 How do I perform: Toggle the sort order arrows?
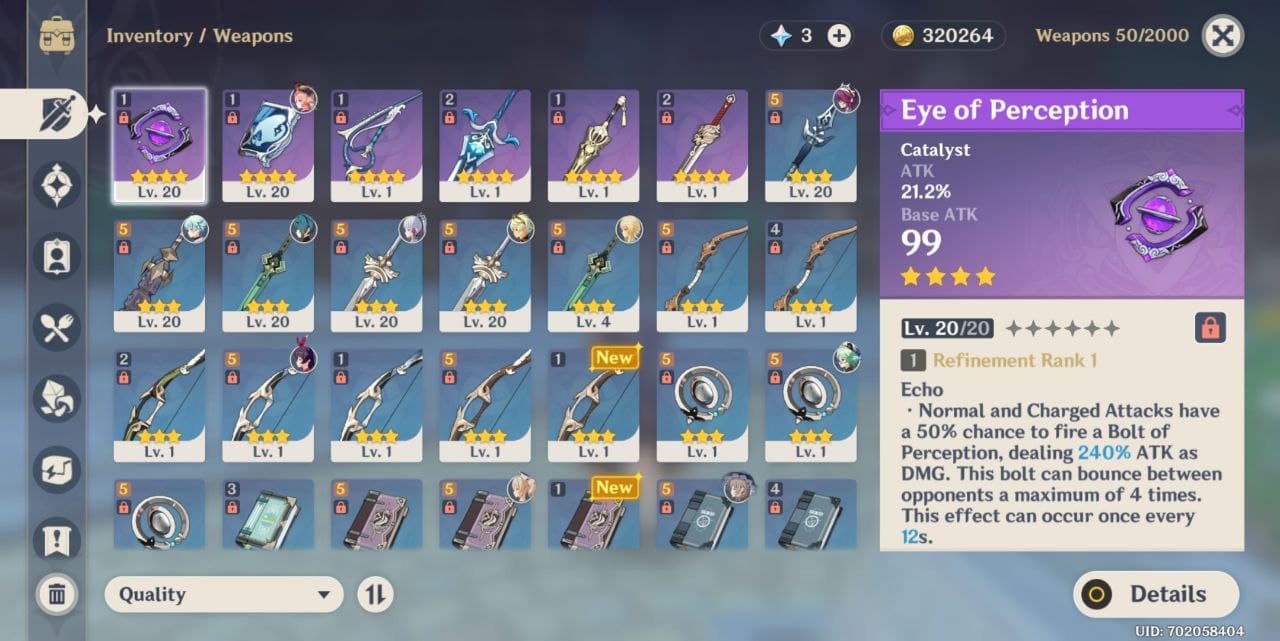375,594
